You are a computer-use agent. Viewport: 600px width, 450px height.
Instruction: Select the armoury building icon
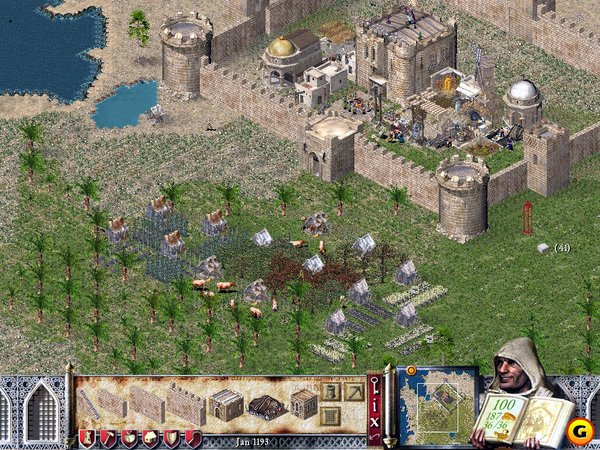click(303, 403)
